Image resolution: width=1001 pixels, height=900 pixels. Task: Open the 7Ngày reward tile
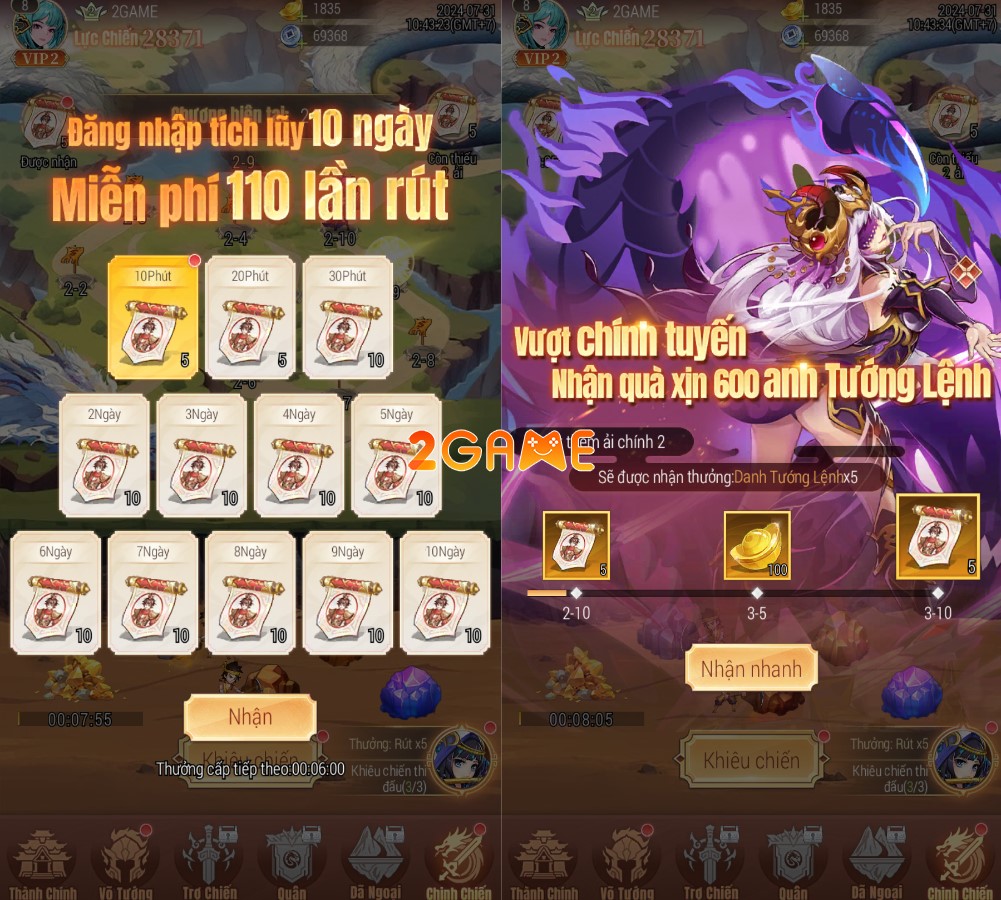pyautogui.click(x=153, y=593)
